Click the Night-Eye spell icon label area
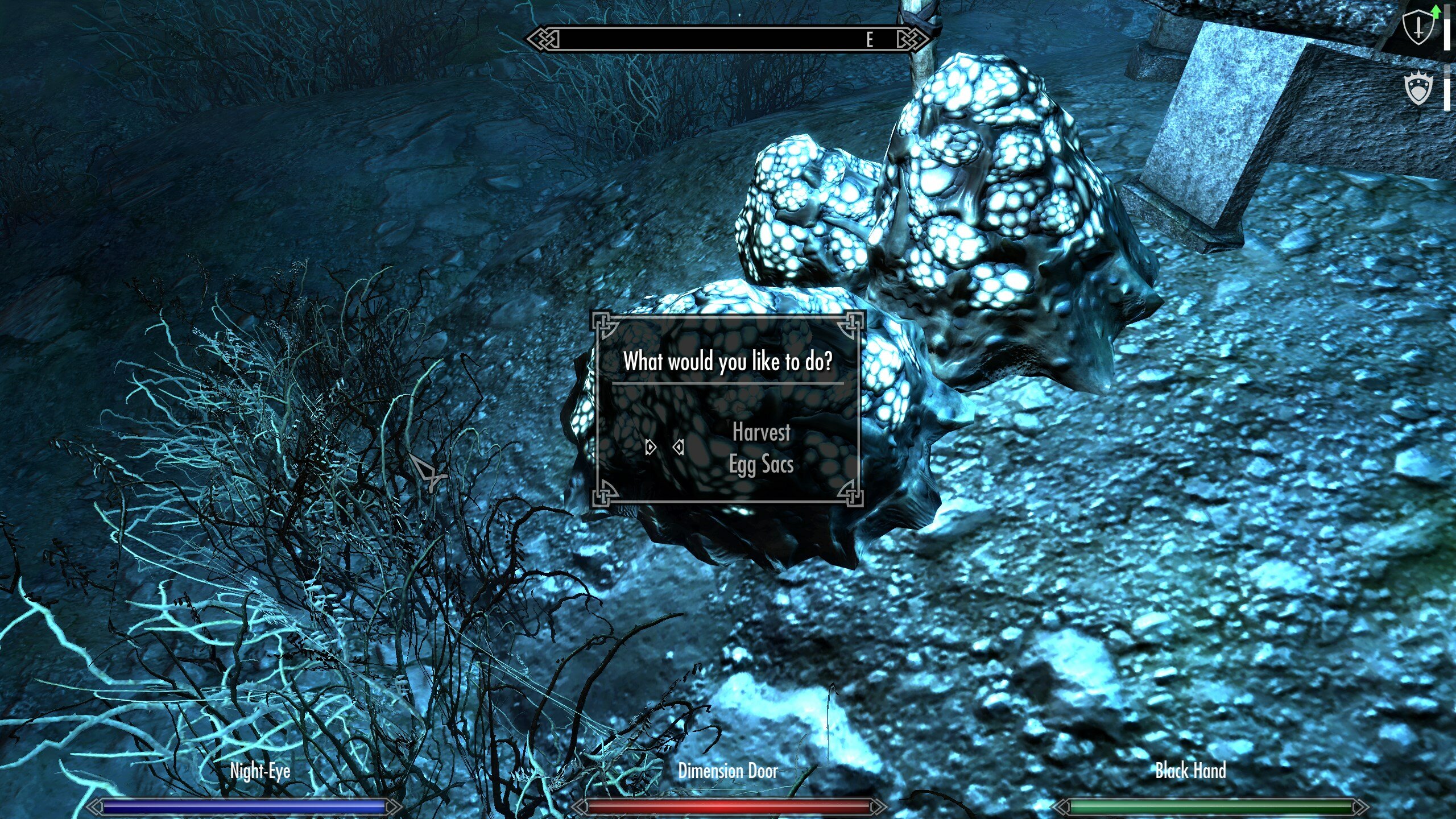Image resolution: width=1456 pixels, height=819 pixels. click(259, 771)
